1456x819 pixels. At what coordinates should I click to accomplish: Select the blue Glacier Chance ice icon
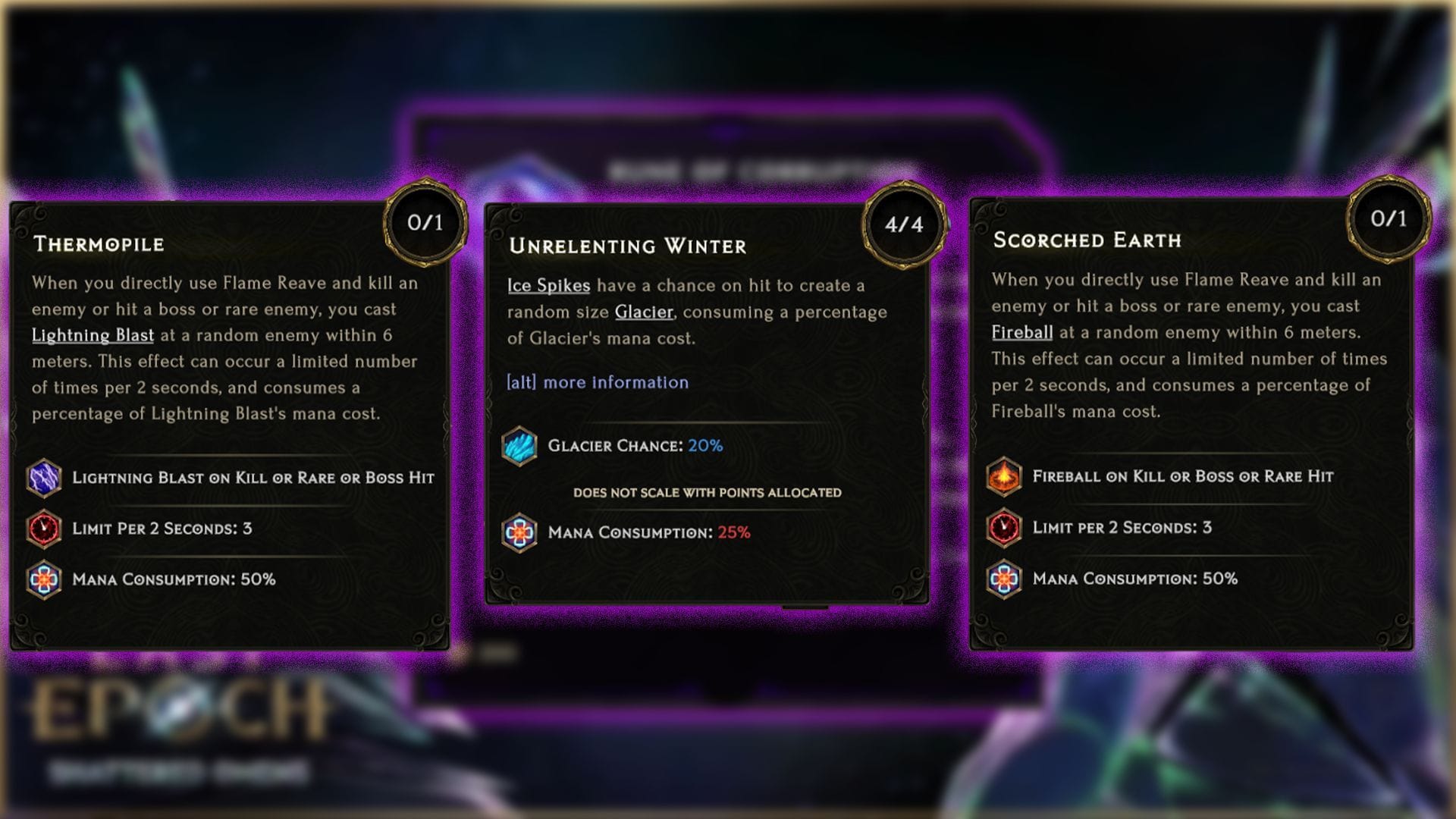click(519, 447)
